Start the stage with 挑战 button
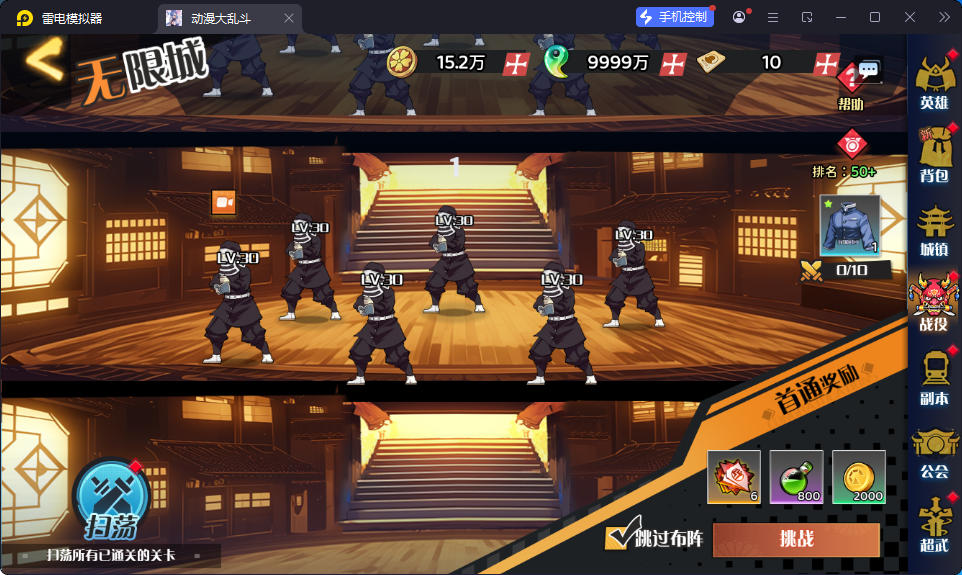 click(x=796, y=539)
